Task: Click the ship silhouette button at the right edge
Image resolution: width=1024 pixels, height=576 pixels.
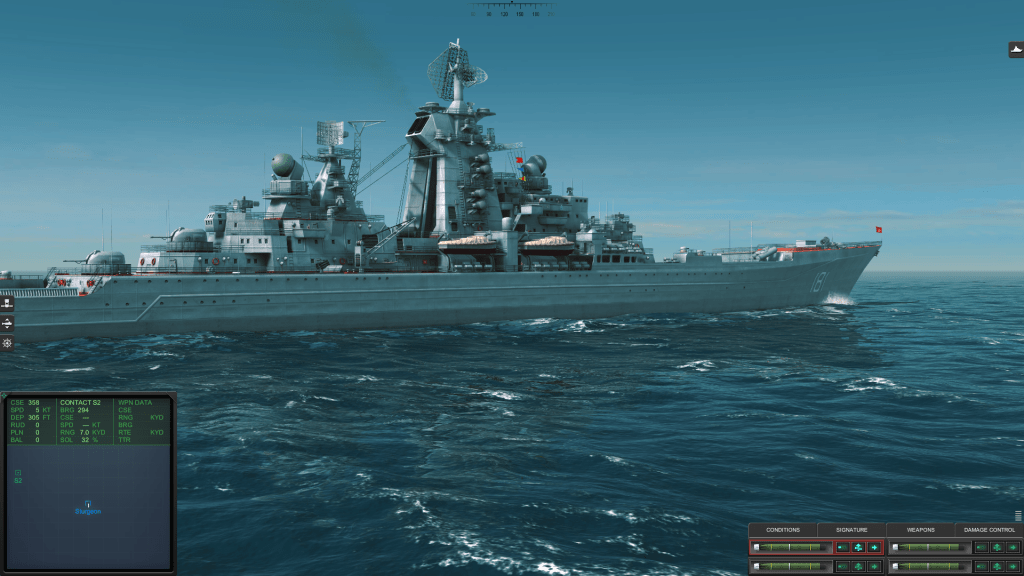Action: point(1016,50)
